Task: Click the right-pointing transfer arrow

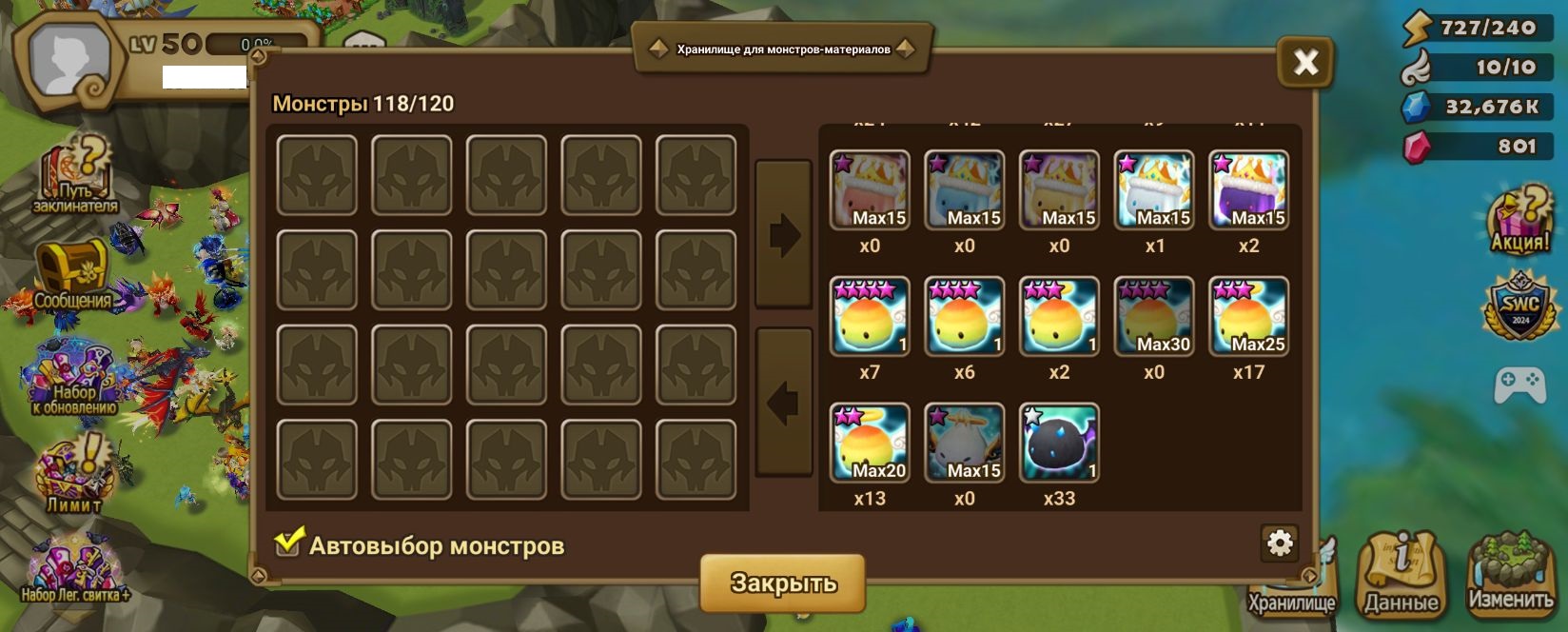Action: [x=784, y=234]
